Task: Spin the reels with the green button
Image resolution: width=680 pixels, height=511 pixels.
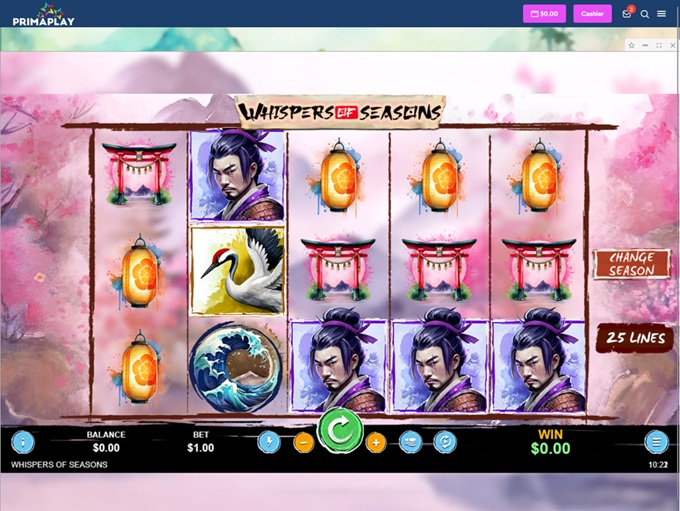Action: (x=340, y=432)
